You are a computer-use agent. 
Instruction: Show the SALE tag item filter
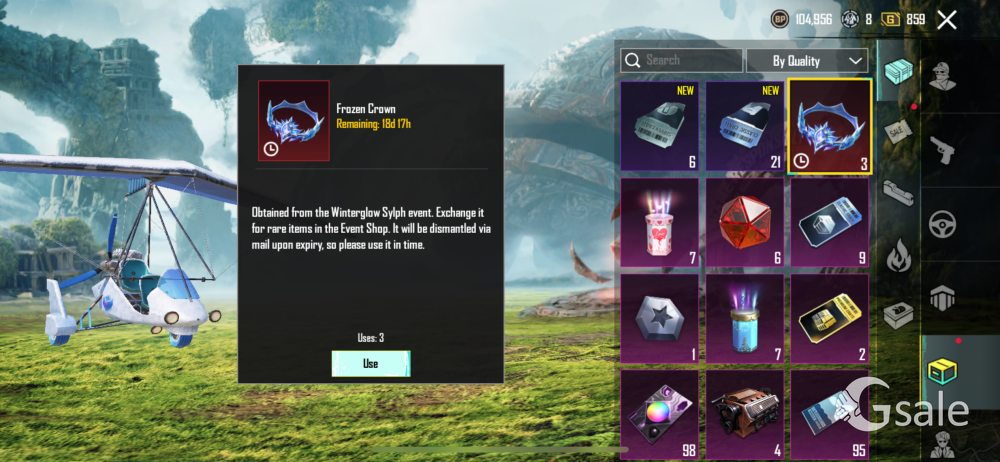tap(896, 131)
